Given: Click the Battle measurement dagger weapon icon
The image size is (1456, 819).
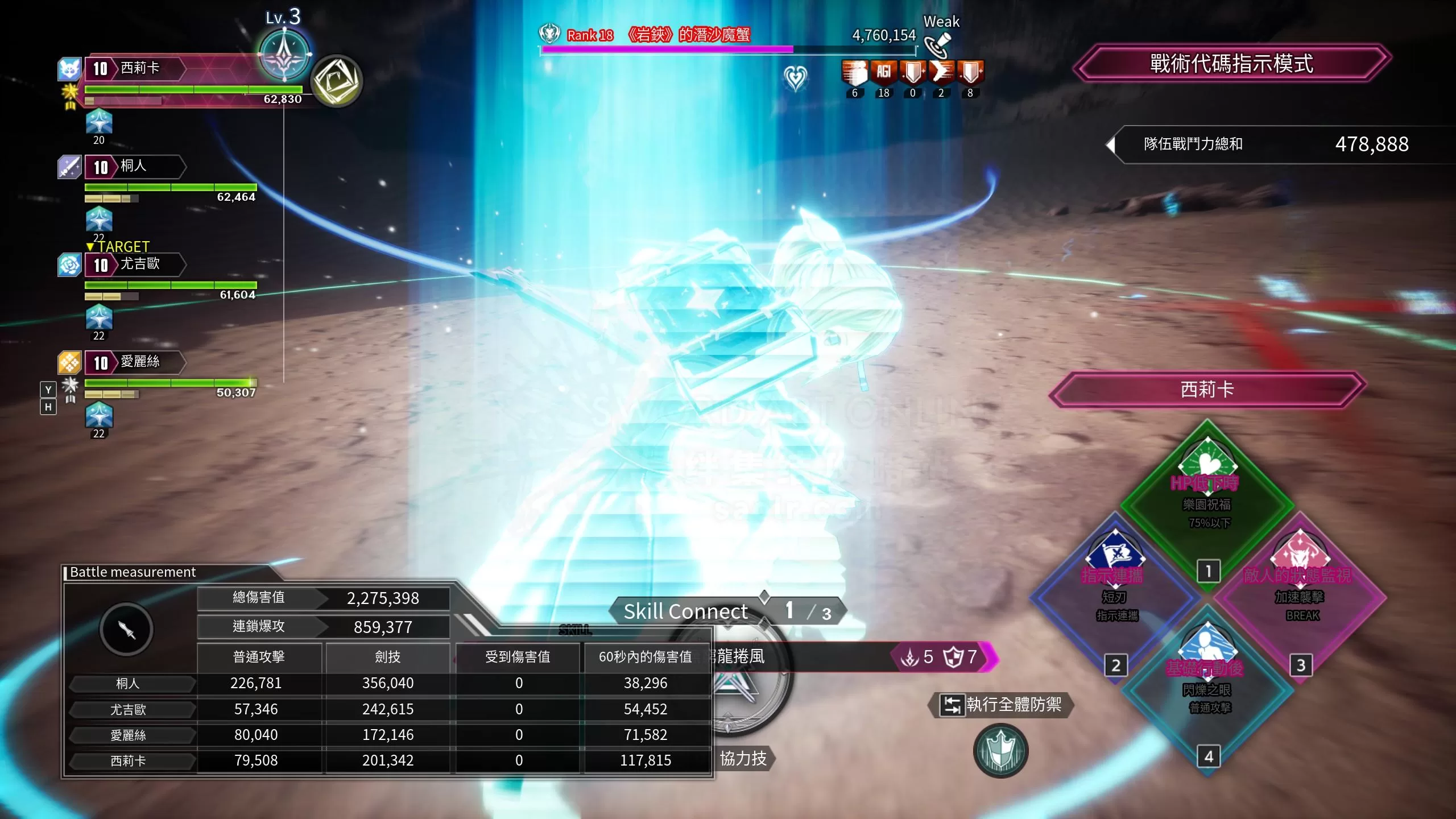Looking at the screenshot, I should tap(126, 629).
